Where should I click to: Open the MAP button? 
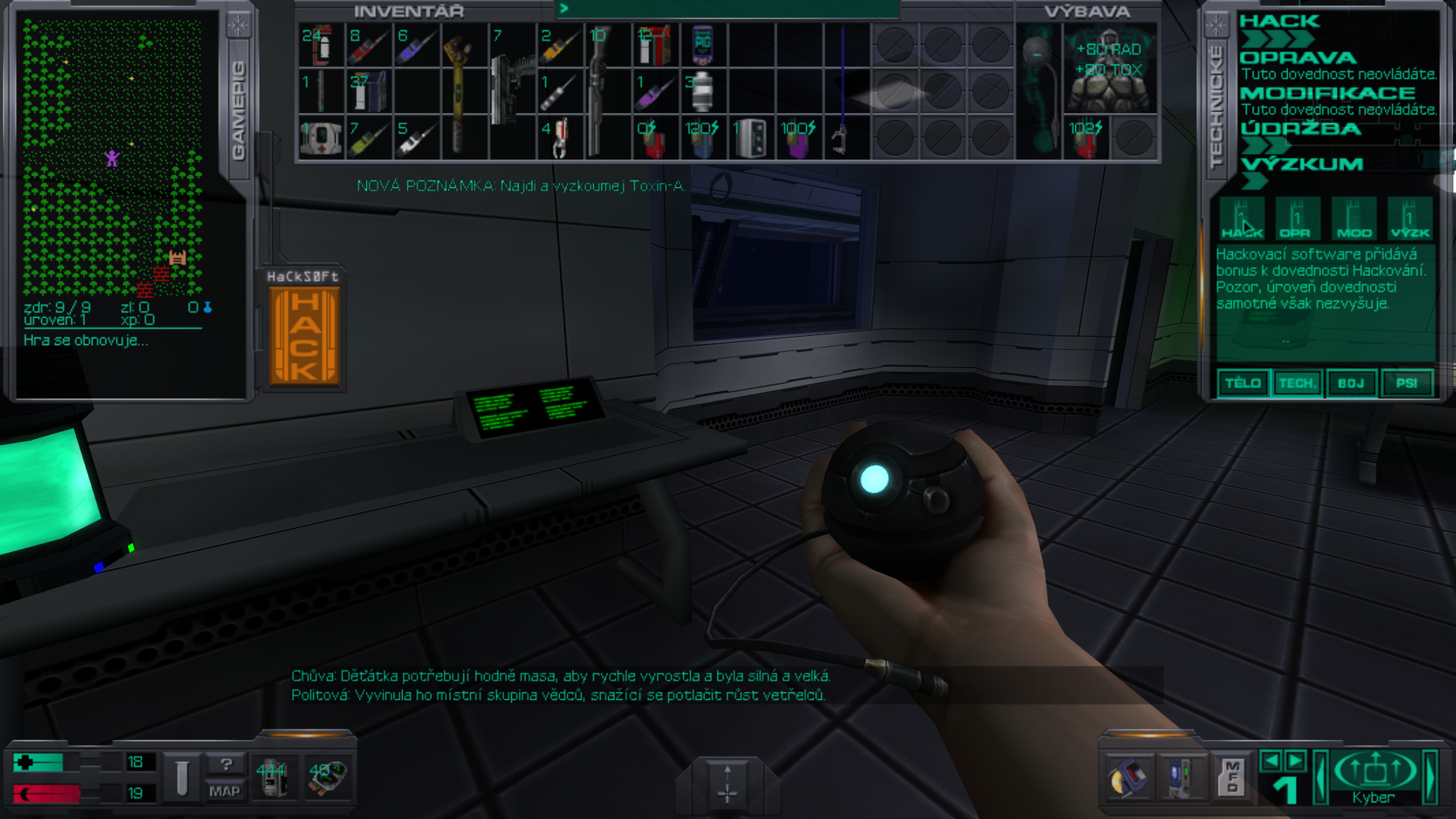(x=227, y=792)
